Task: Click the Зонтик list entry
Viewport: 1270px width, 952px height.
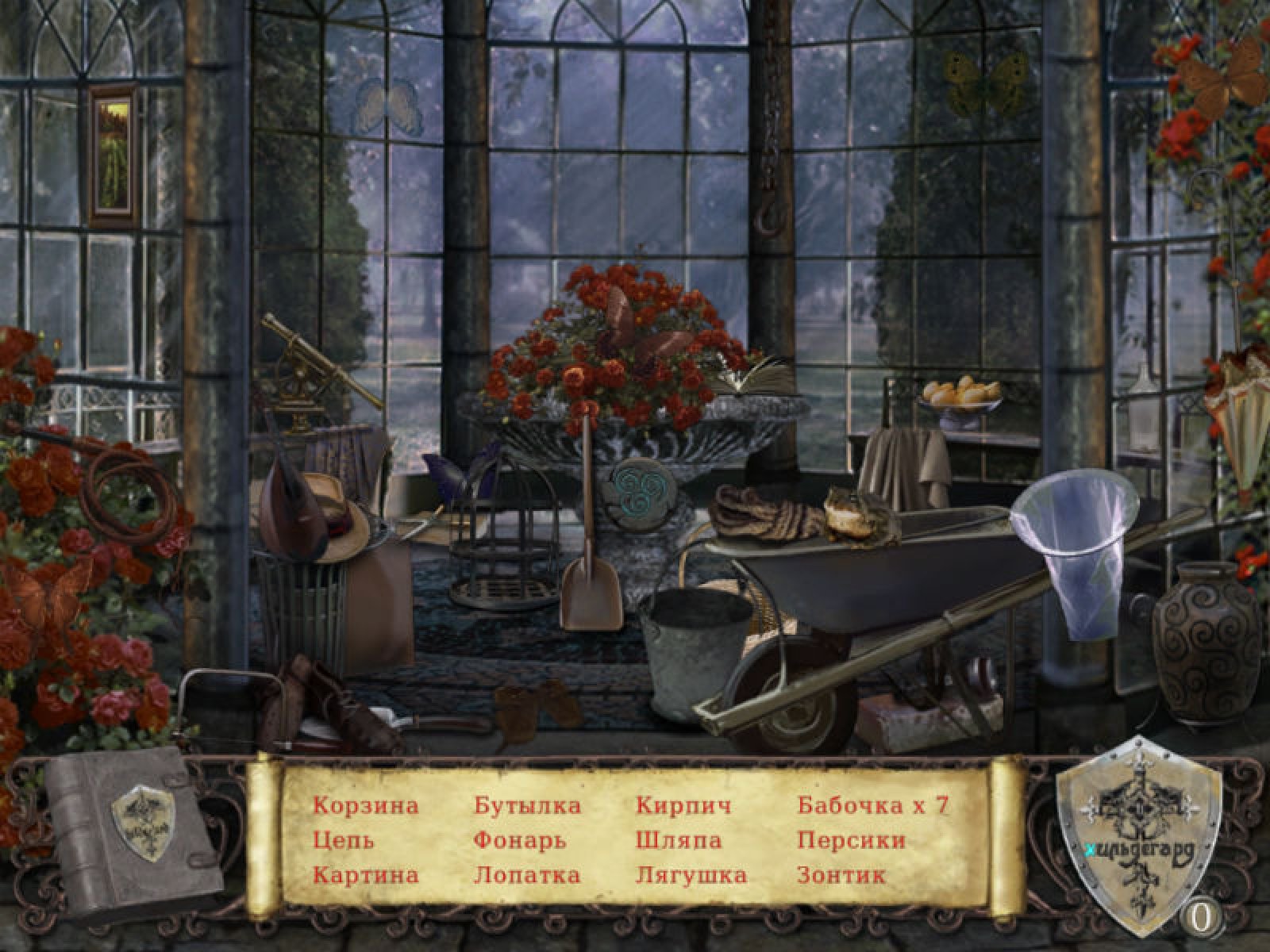Action: pyautogui.click(x=841, y=875)
